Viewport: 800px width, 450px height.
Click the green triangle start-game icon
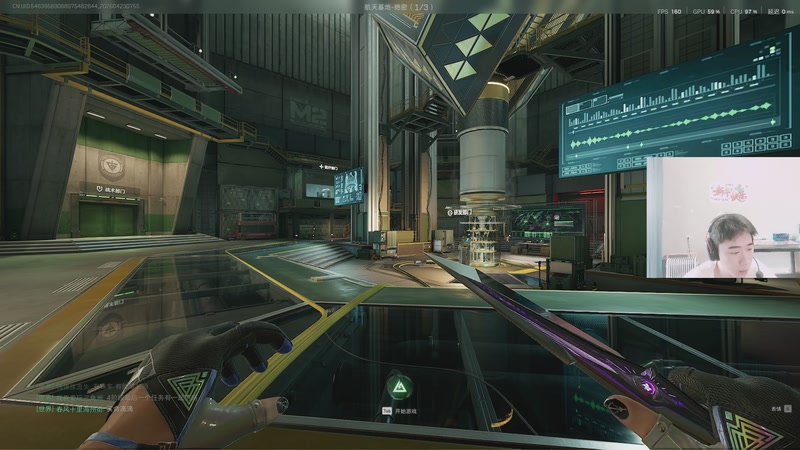(x=399, y=387)
